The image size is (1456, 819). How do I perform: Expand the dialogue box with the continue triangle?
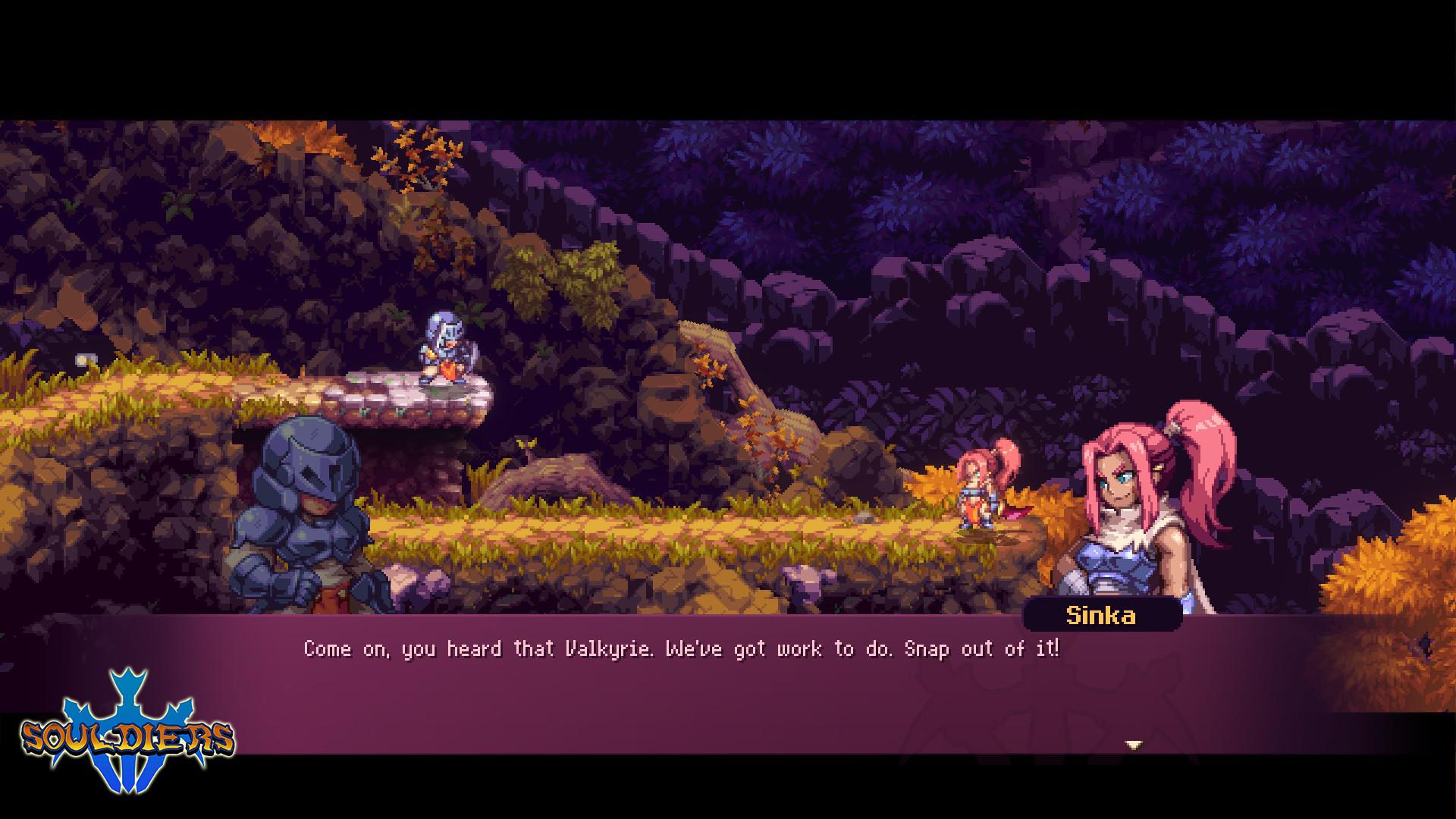click(x=1134, y=744)
